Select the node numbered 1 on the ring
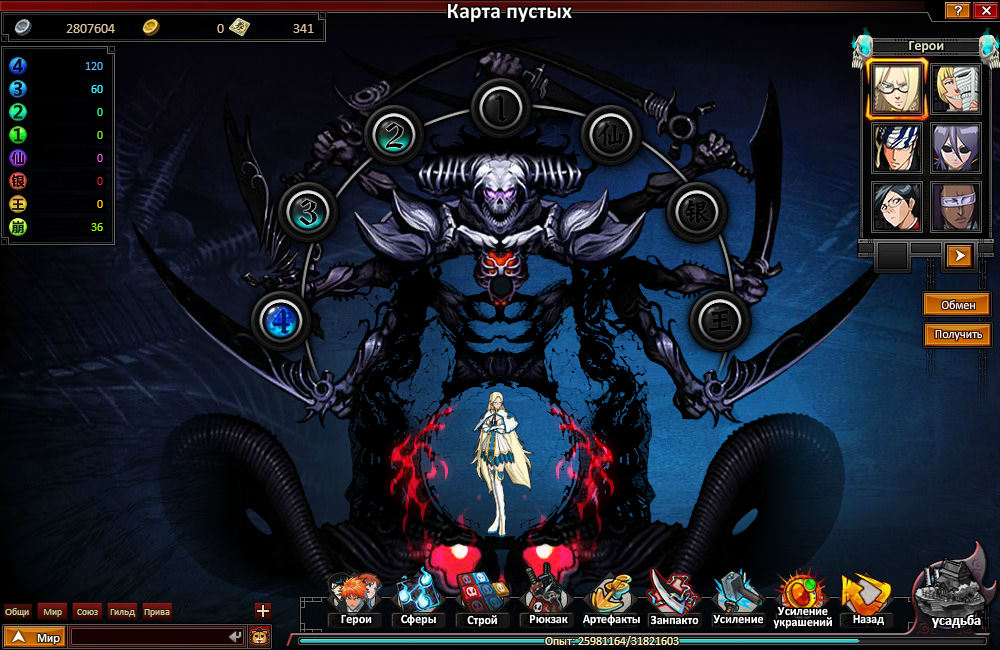This screenshot has width=1000, height=650. [503, 108]
